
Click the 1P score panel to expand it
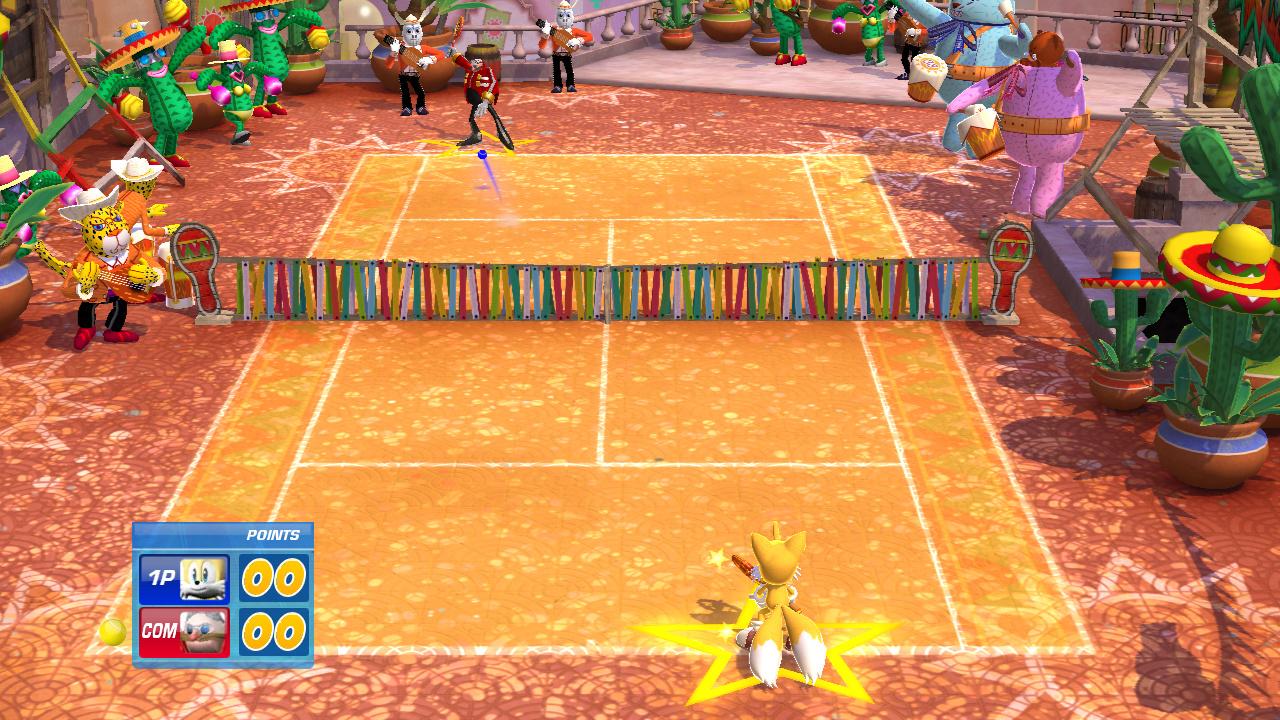tap(275, 577)
